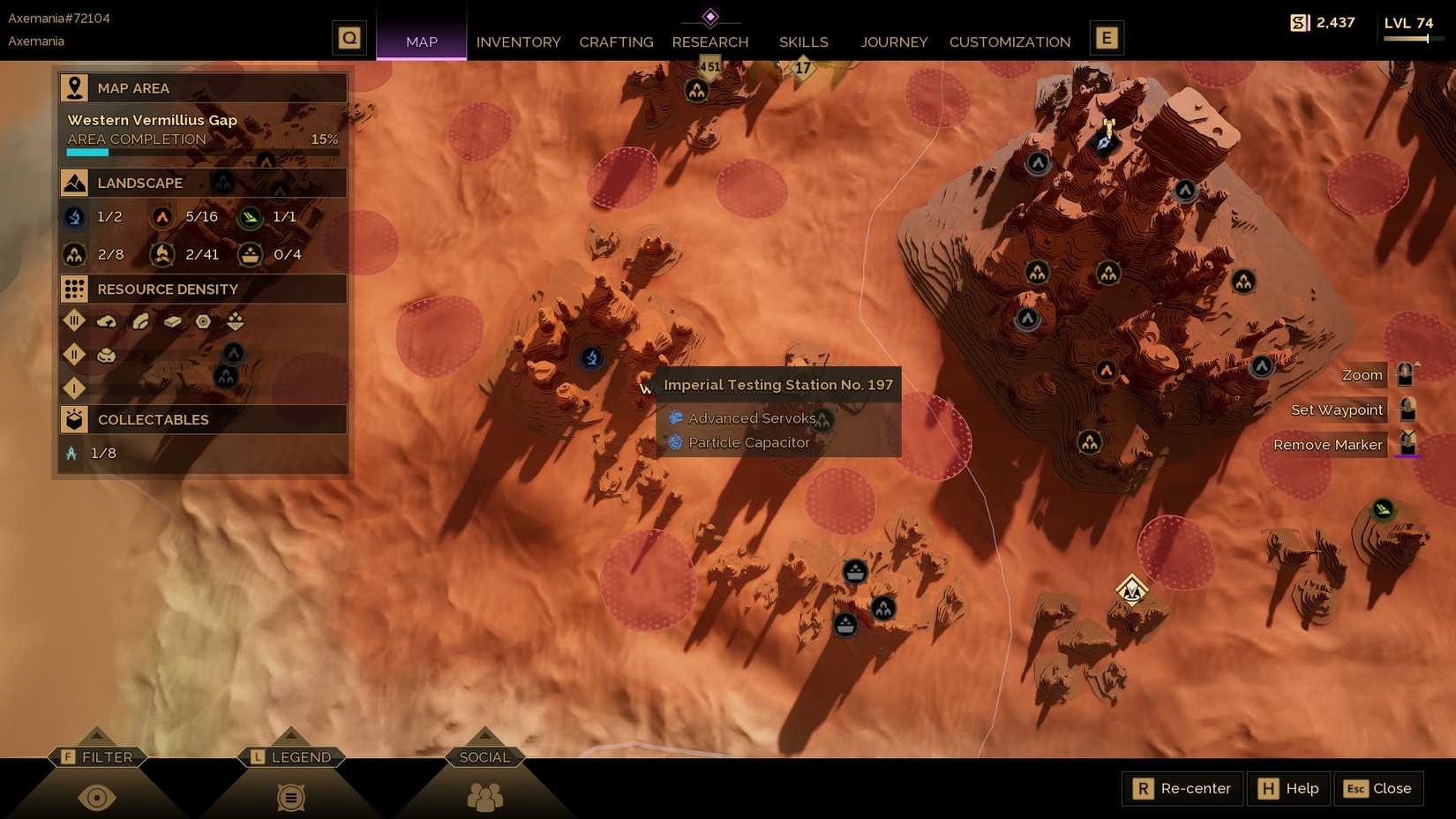Click the Resource Density grid icon
Viewport: 1456px width, 819px height.
click(x=74, y=289)
